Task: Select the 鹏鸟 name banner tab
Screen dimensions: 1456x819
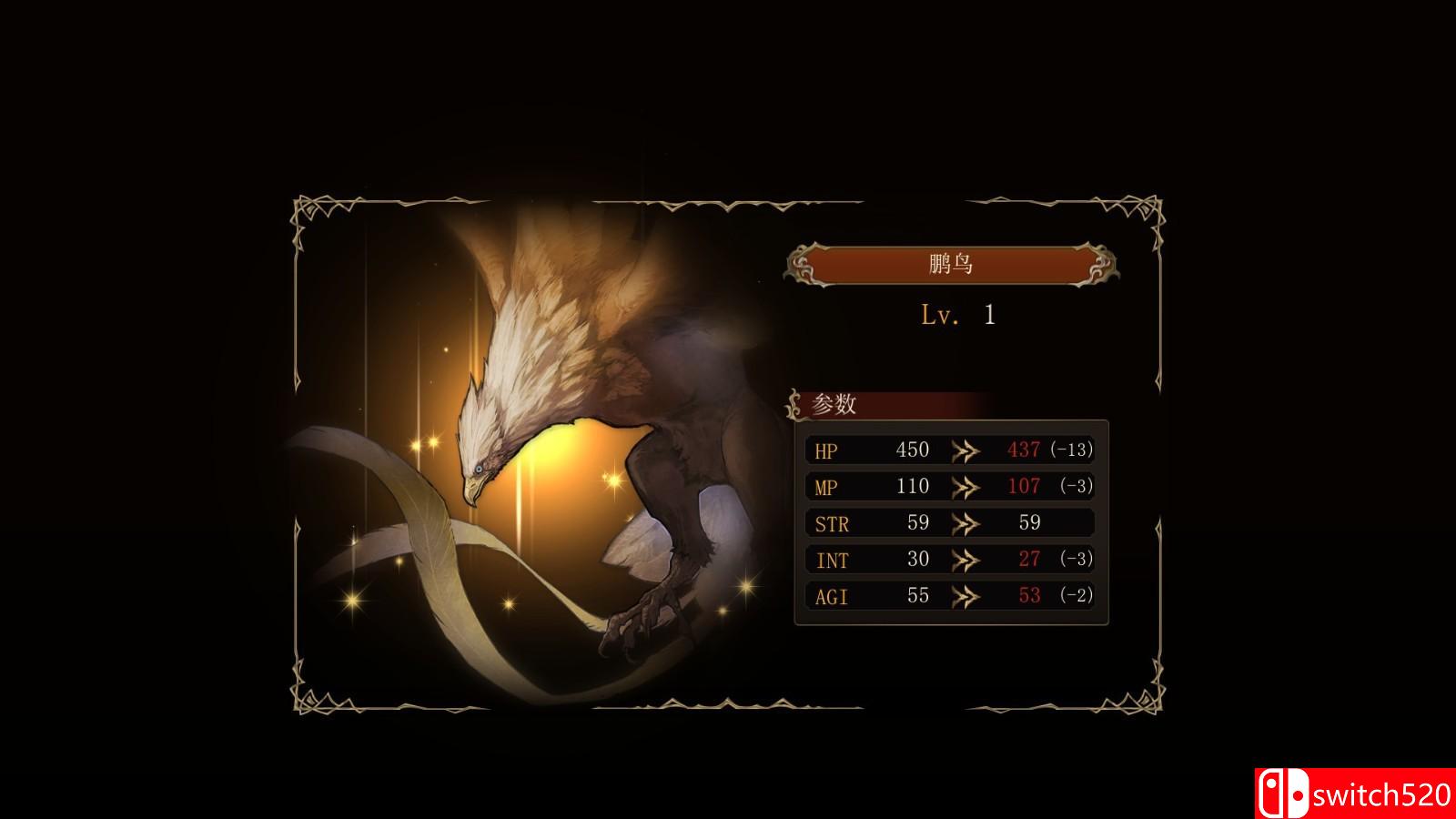Action: pos(951,265)
